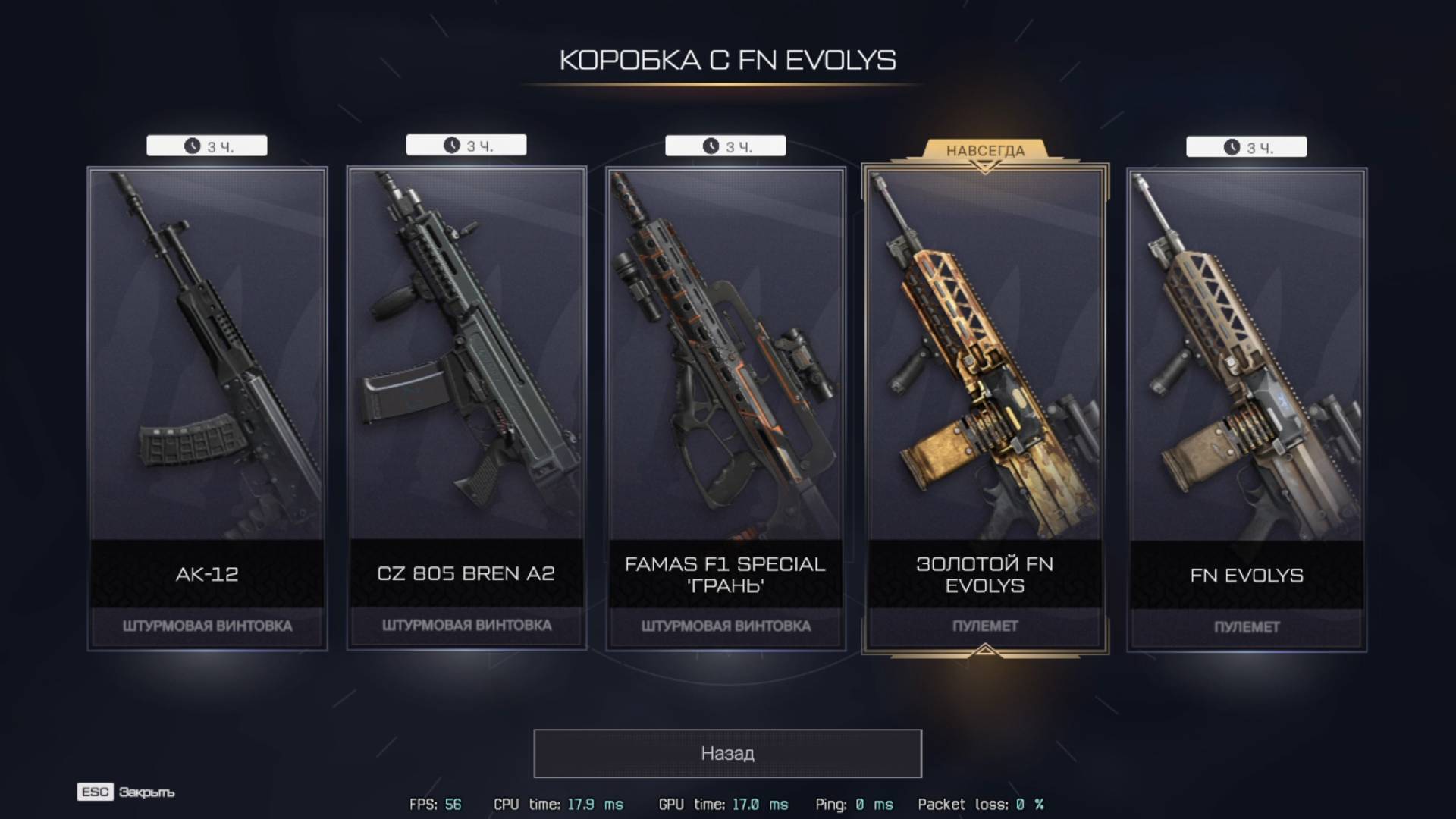Click Закрыть next to the ESC key
The height and width of the screenshot is (819, 1456).
(146, 792)
